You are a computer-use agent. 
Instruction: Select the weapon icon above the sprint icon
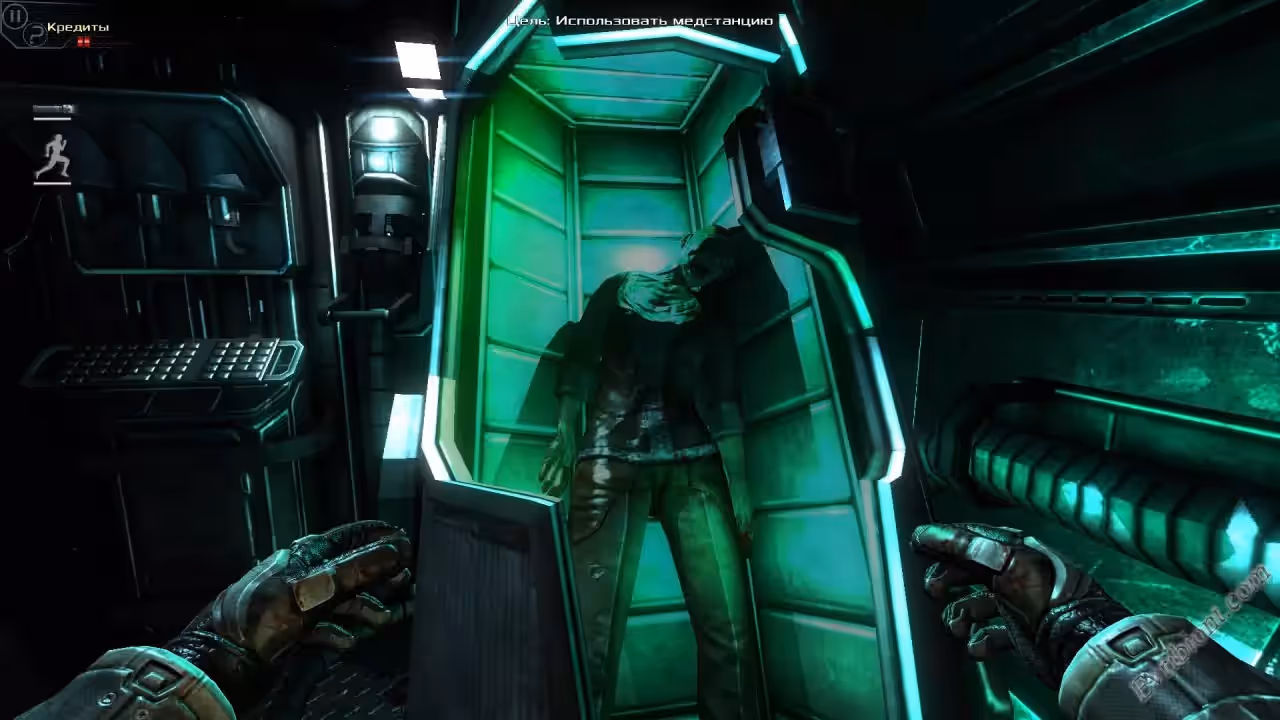53,109
